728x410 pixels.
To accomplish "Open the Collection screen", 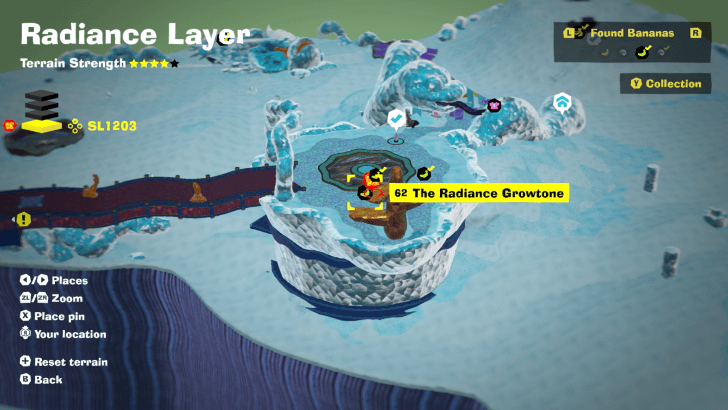I will (x=666, y=84).
